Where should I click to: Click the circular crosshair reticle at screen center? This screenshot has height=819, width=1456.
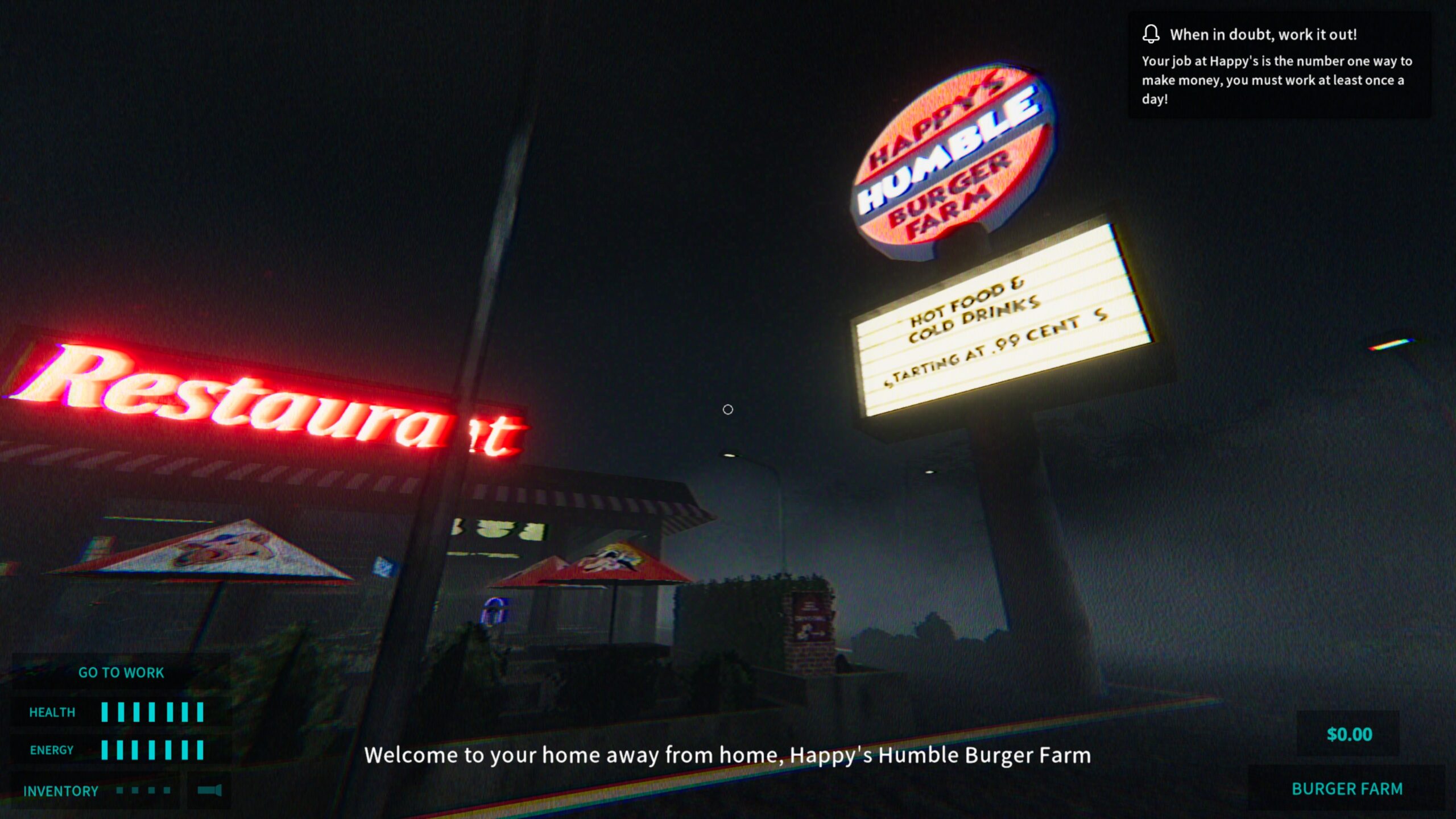(x=729, y=409)
